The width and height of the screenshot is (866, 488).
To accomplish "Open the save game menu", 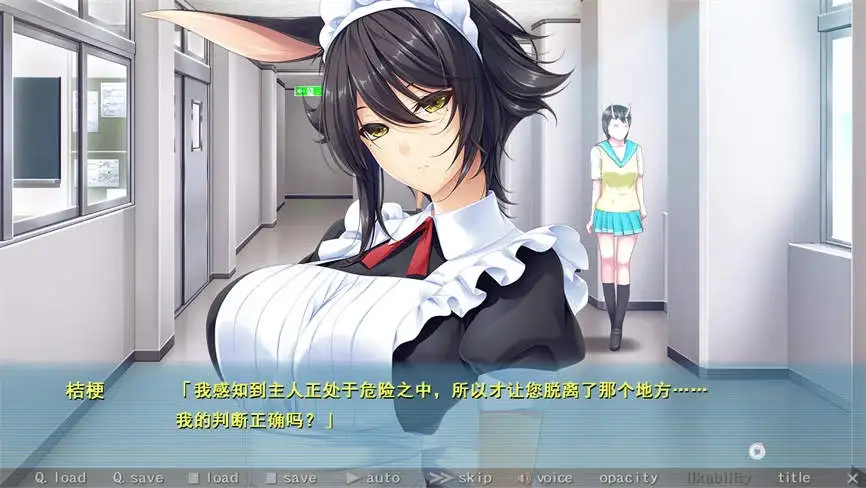I will point(291,478).
